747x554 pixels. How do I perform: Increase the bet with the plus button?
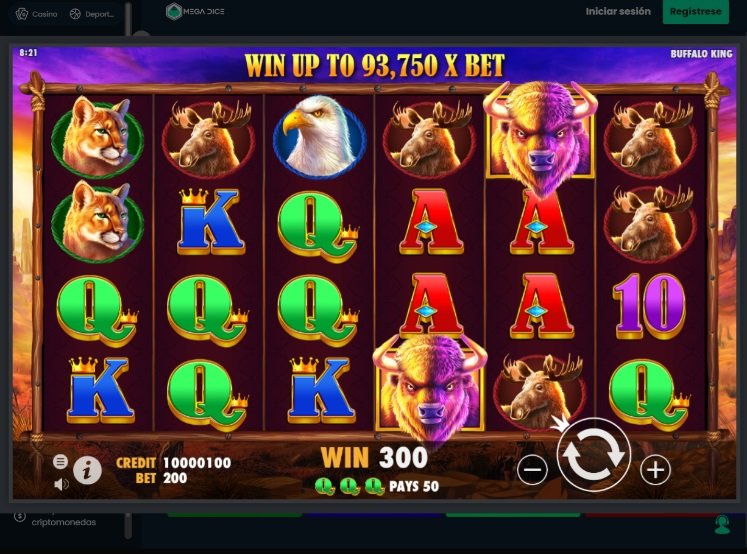click(655, 469)
